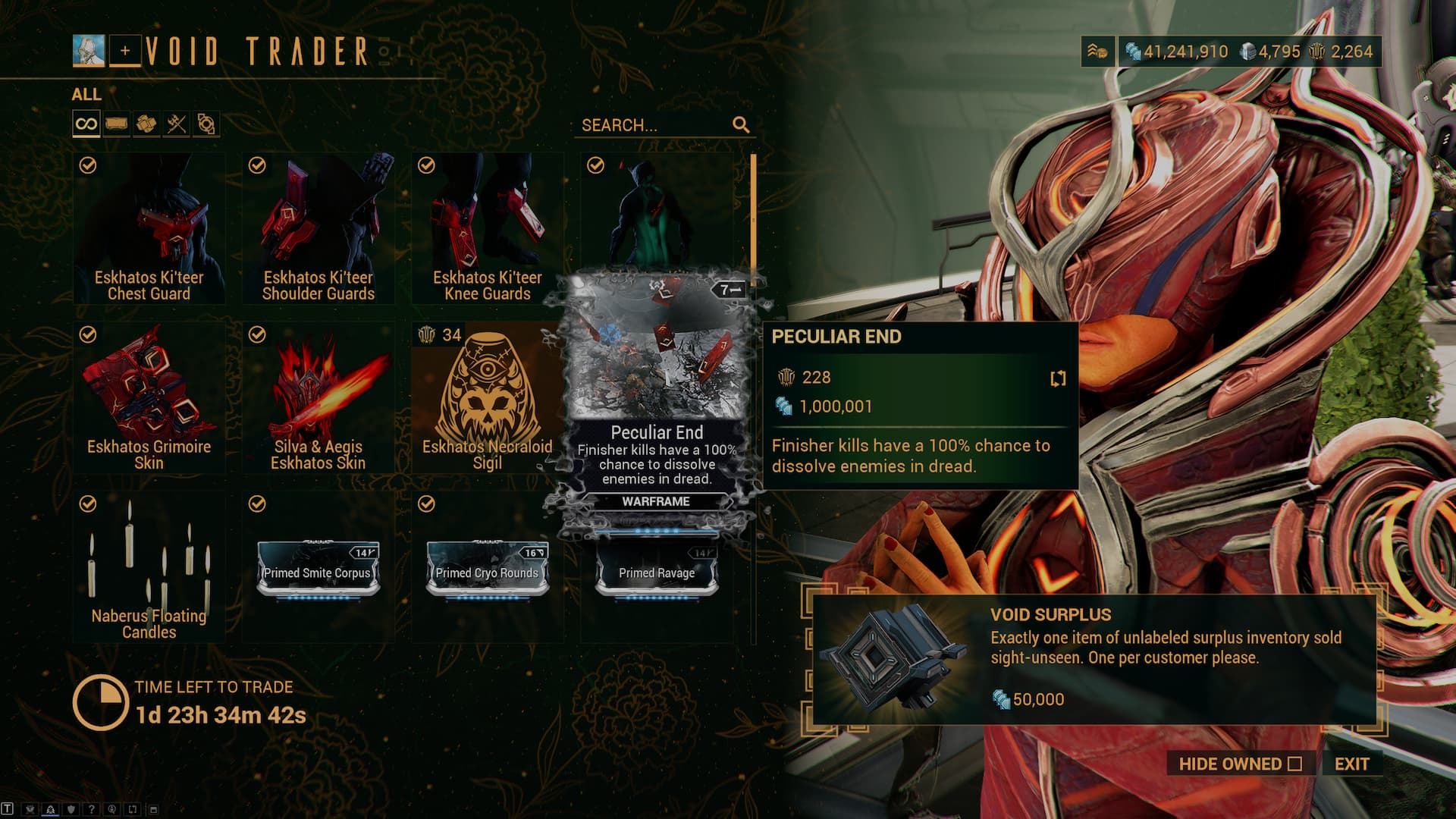This screenshot has height=819, width=1456.
Task: Click the plus button beside the avatar
Action: (x=125, y=52)
